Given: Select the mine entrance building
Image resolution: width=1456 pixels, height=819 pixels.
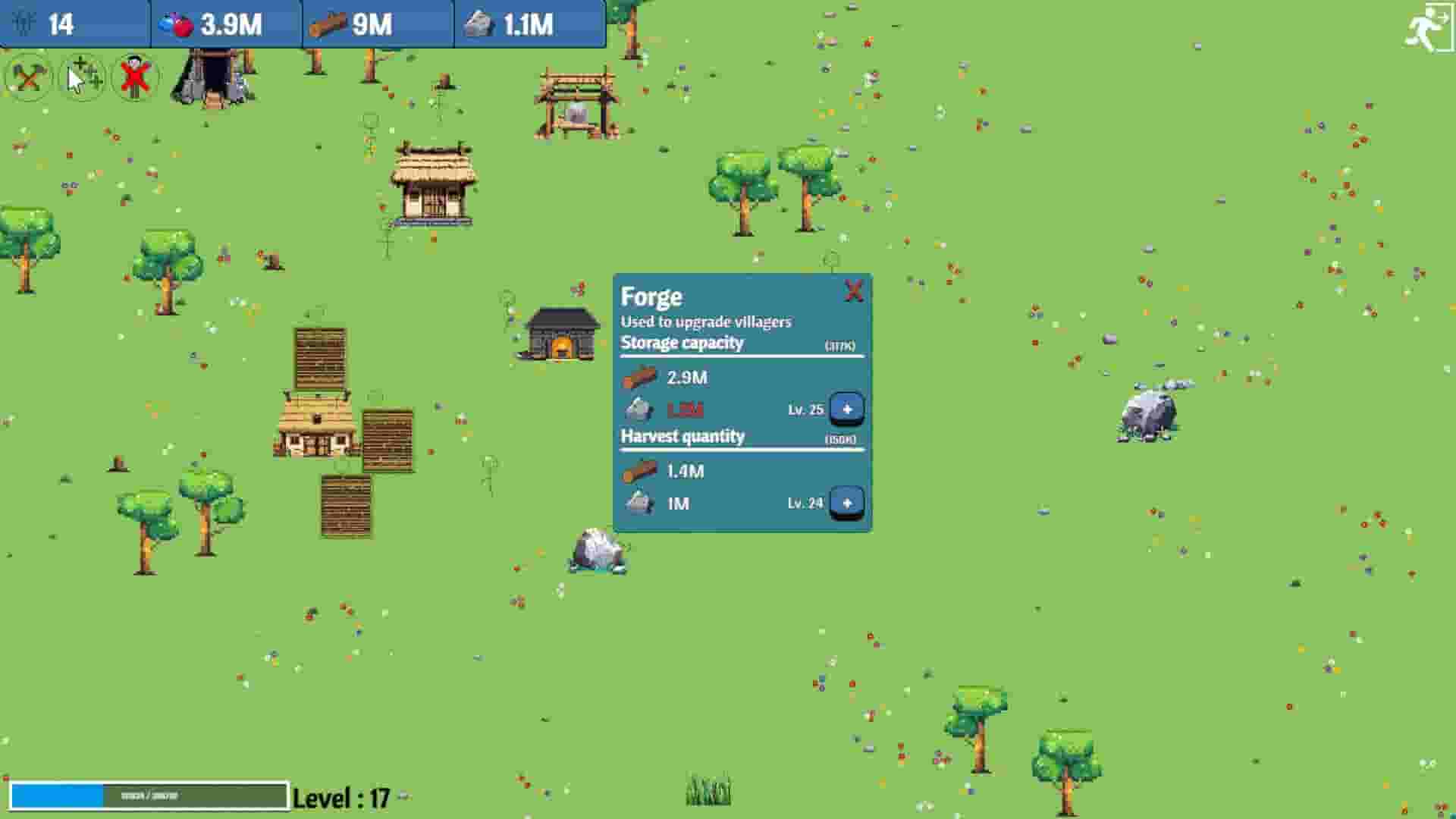Looking at the screenshot, I should (x=215, y=76).
